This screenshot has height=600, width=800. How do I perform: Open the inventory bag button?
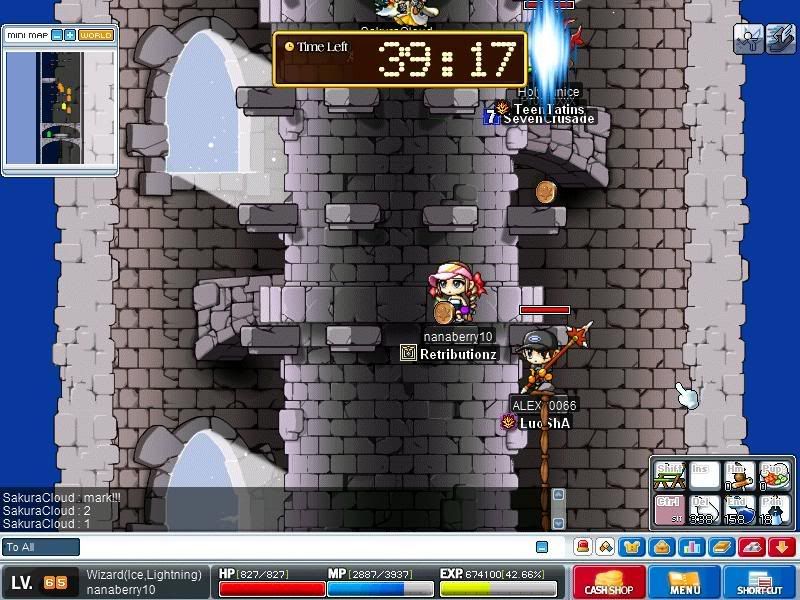660,547
